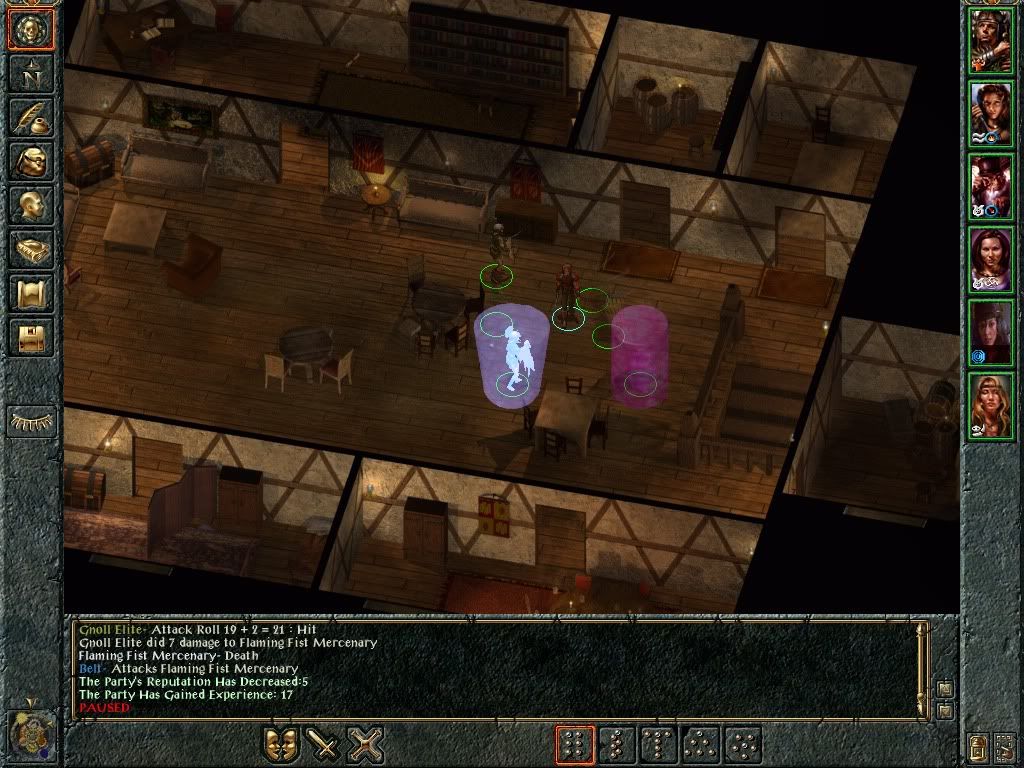
Task: Select the blonde woman portrait at bottom
Action: click(990, 405)
